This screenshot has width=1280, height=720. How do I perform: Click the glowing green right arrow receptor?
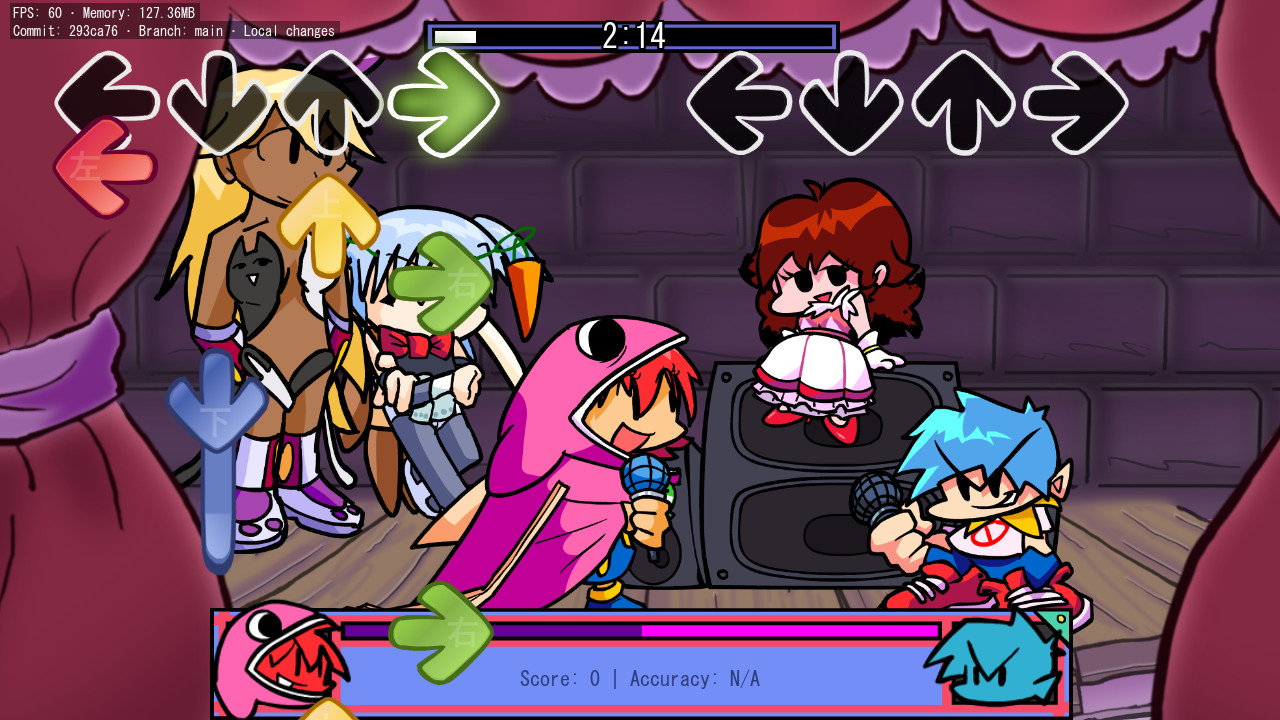pyautogui.click(x=445, y=100)
